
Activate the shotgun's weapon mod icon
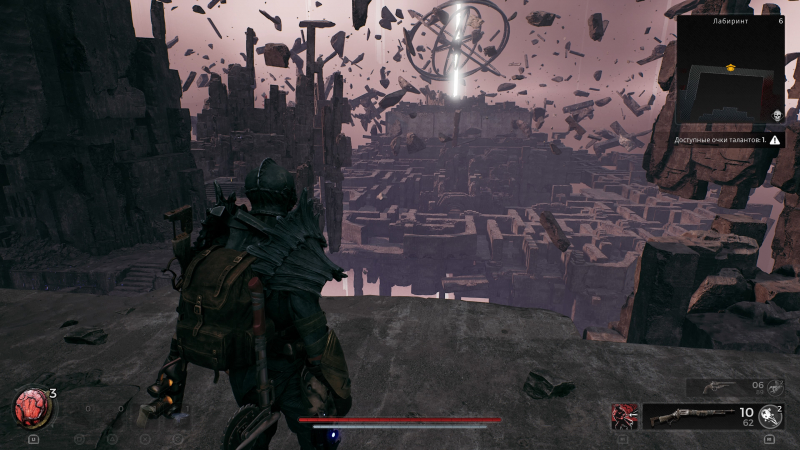point(770,415)
